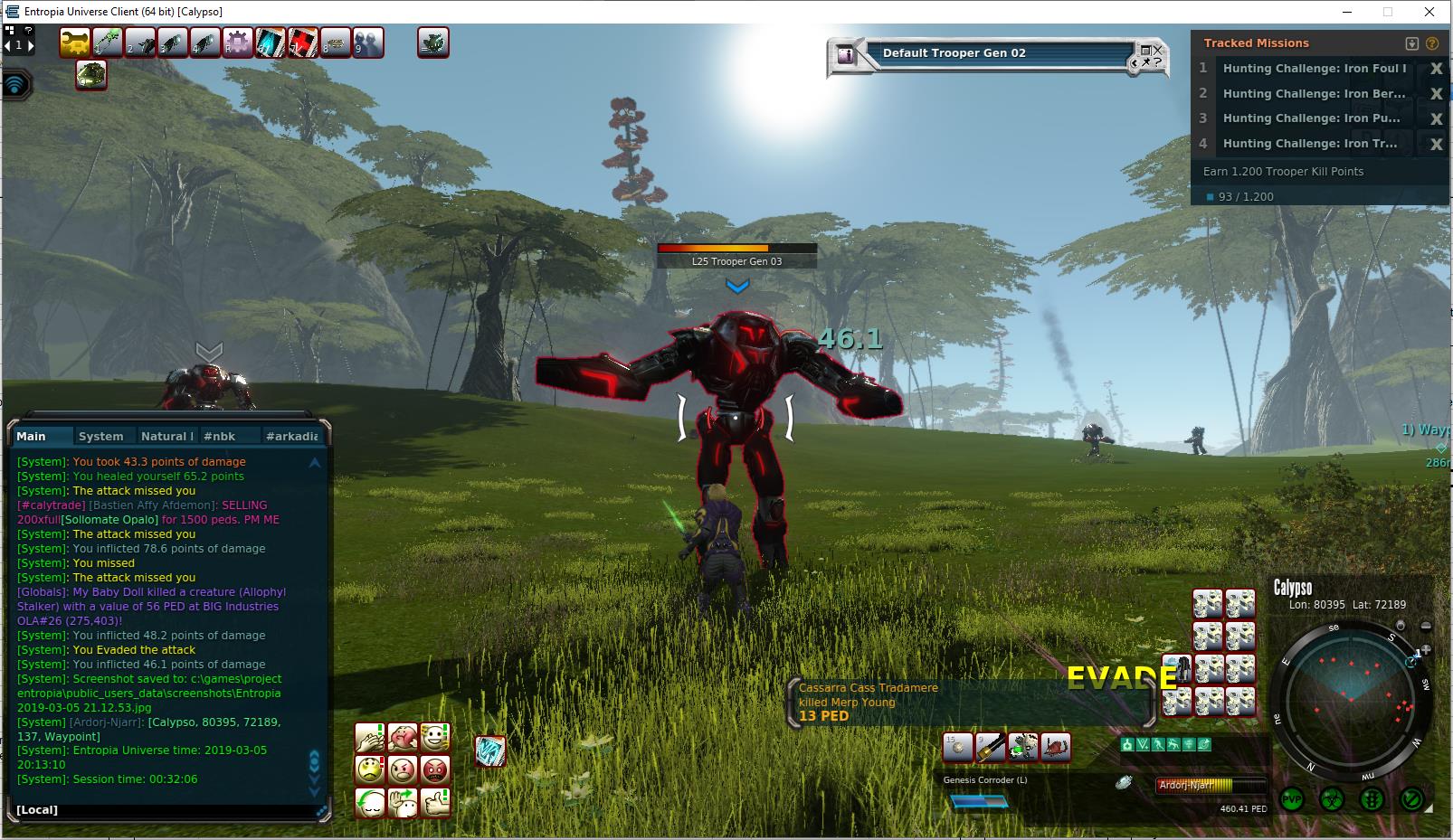Click the circular radar minimap

(1352, 694)
